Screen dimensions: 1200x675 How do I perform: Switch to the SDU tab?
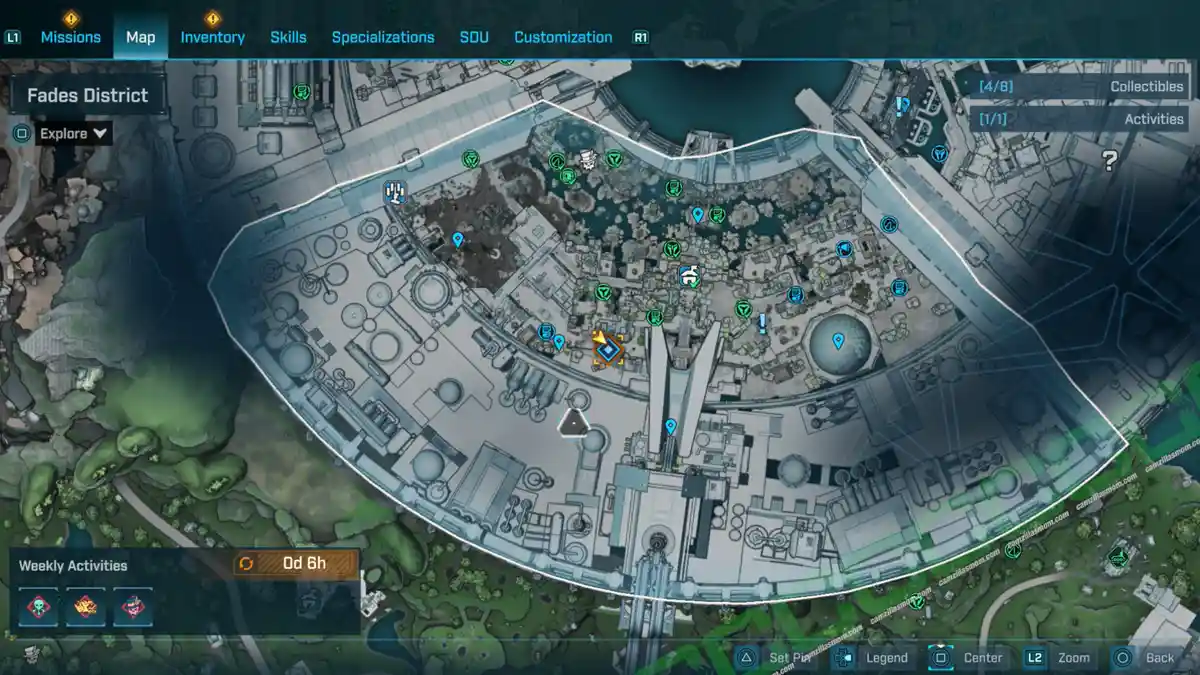click(474, 37)
